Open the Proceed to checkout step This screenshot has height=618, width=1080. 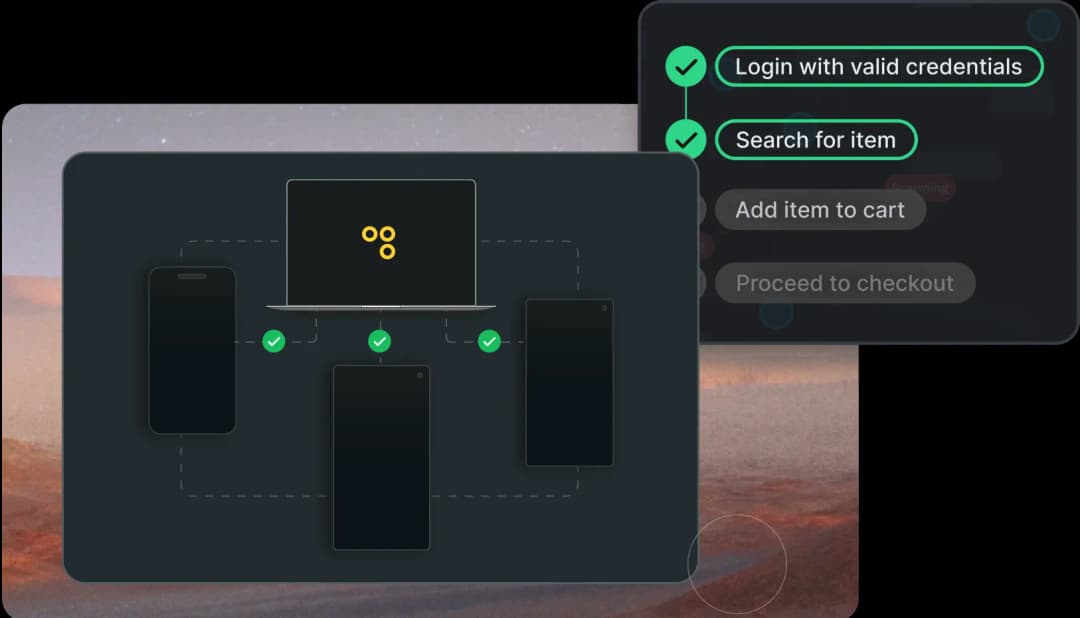pyautogui.click(x=844, y=283)
